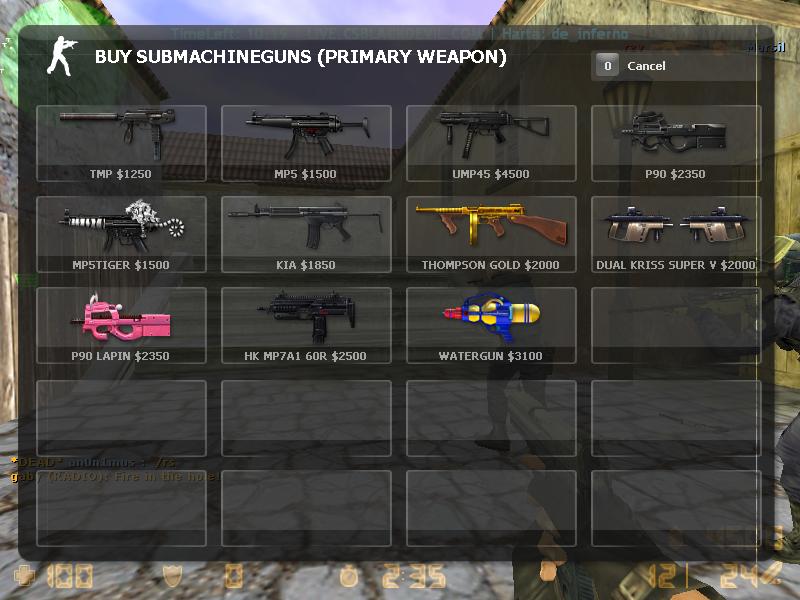Choose the pink P90 Lapin

121,325
